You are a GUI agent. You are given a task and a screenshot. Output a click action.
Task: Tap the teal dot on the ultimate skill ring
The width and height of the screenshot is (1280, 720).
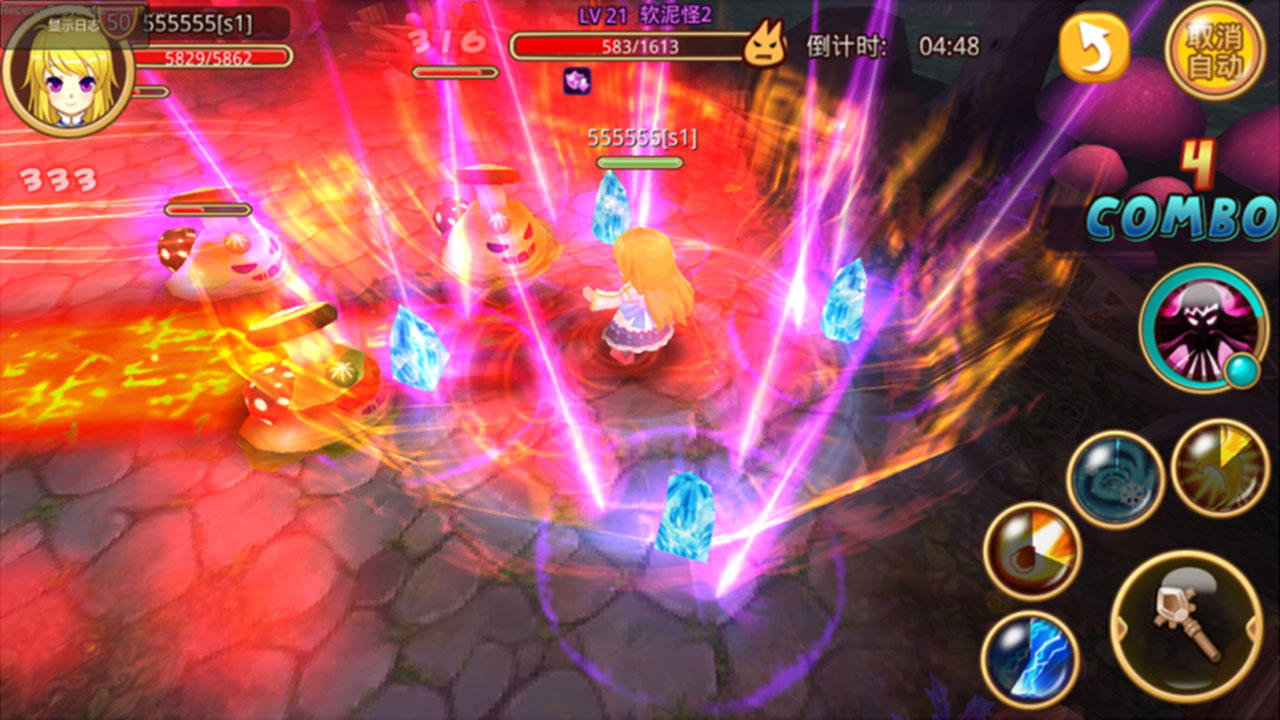(1240, 371)
